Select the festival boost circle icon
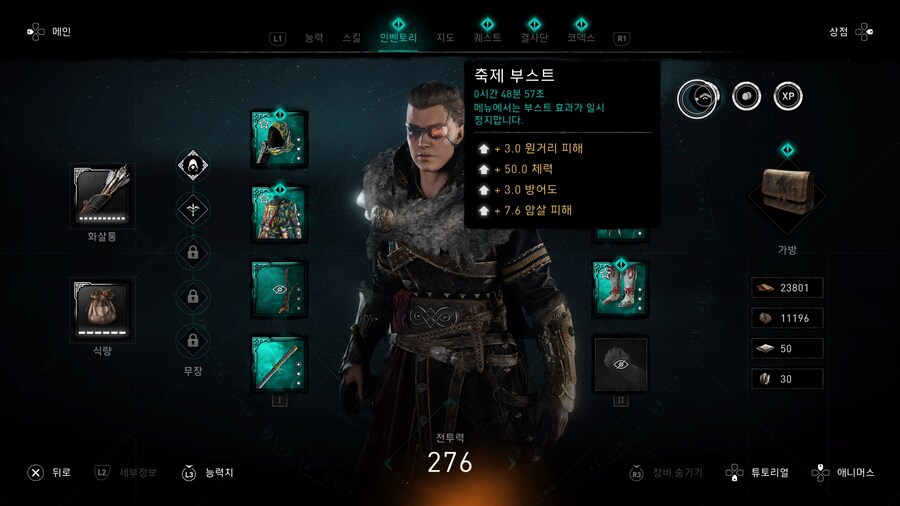900x506 pixels. pos(698,96)
